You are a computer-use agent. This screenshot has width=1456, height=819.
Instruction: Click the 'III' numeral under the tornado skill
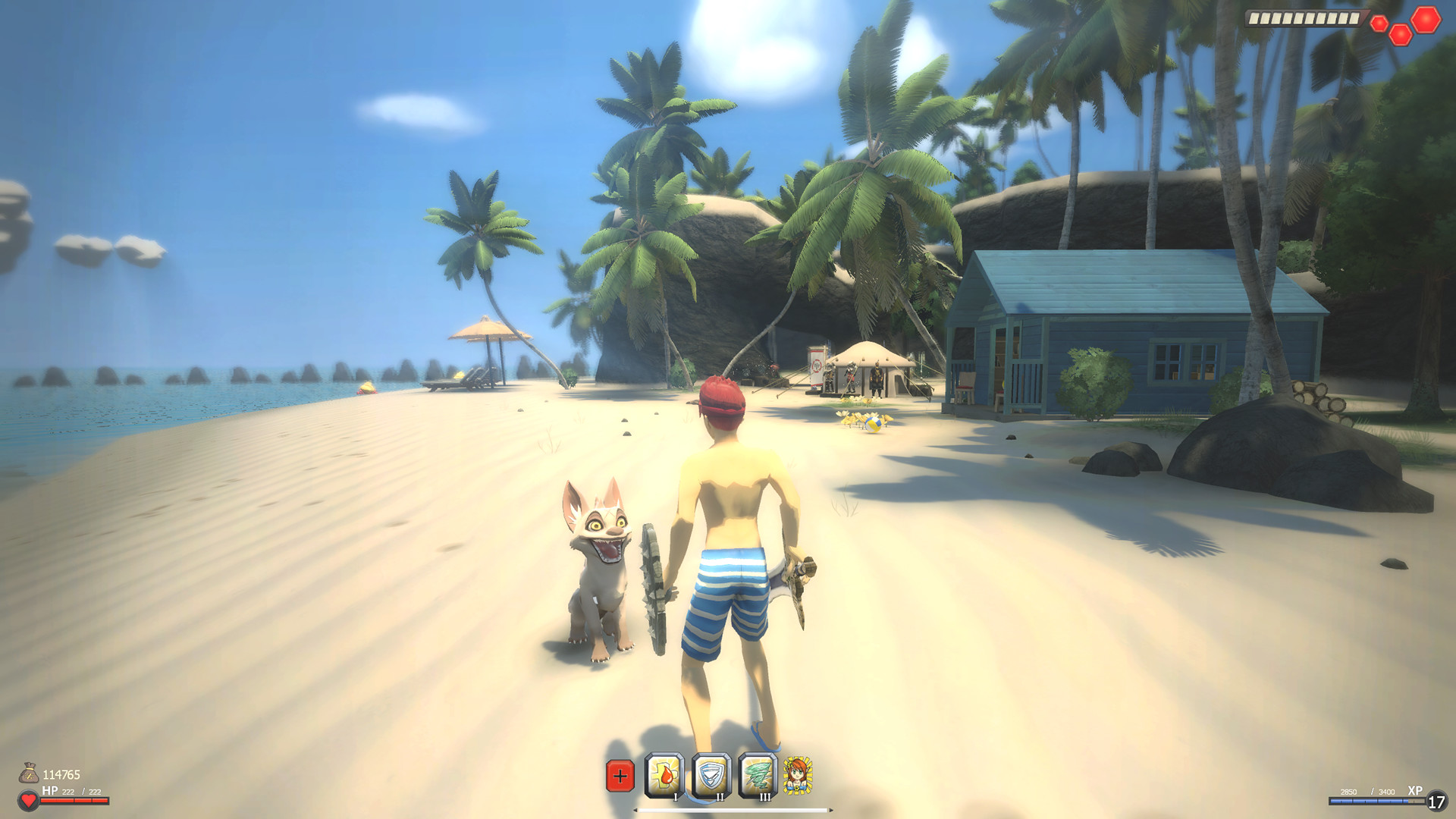[764, 797]
